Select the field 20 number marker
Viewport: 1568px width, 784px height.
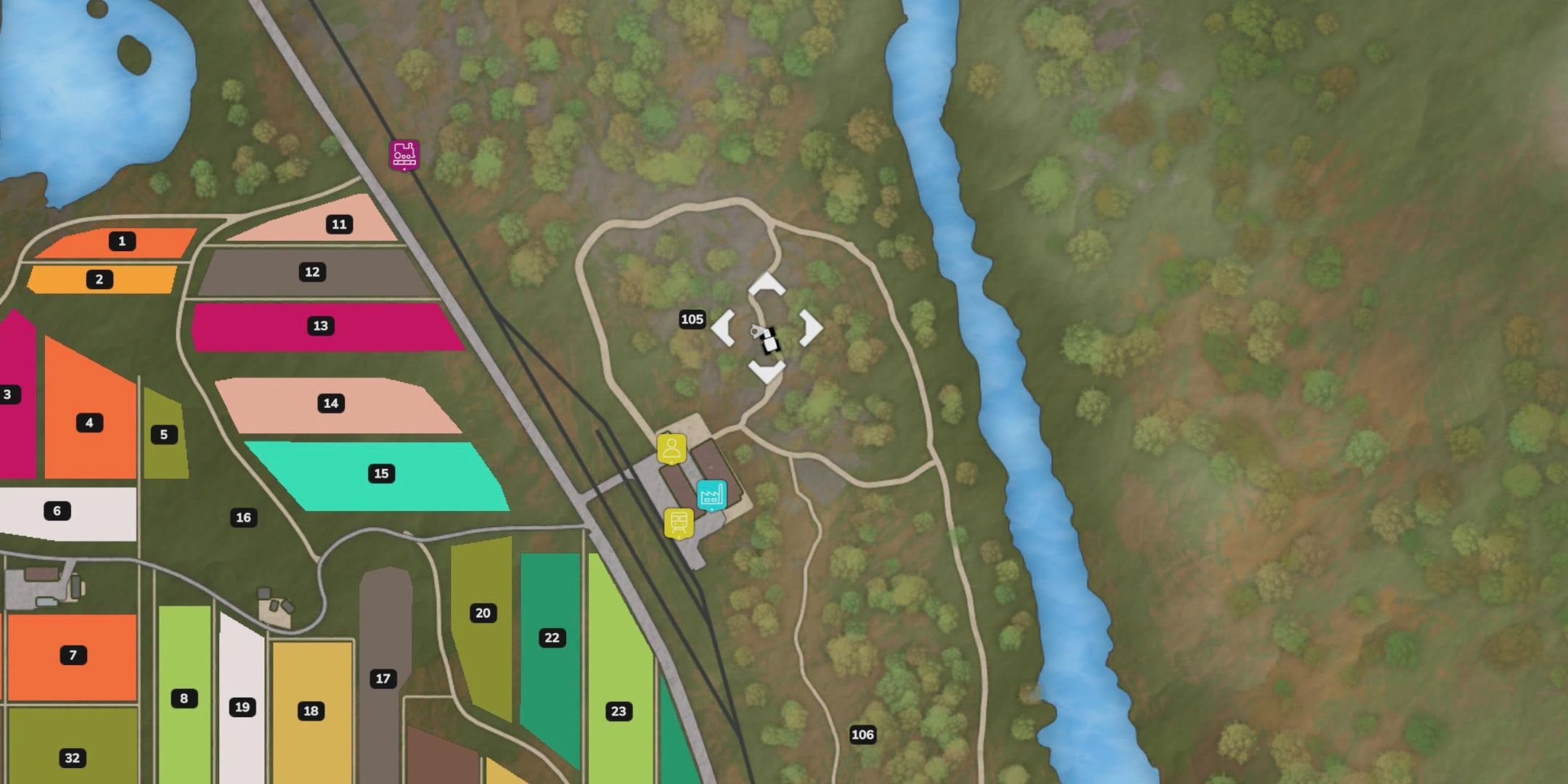point(483,613)
